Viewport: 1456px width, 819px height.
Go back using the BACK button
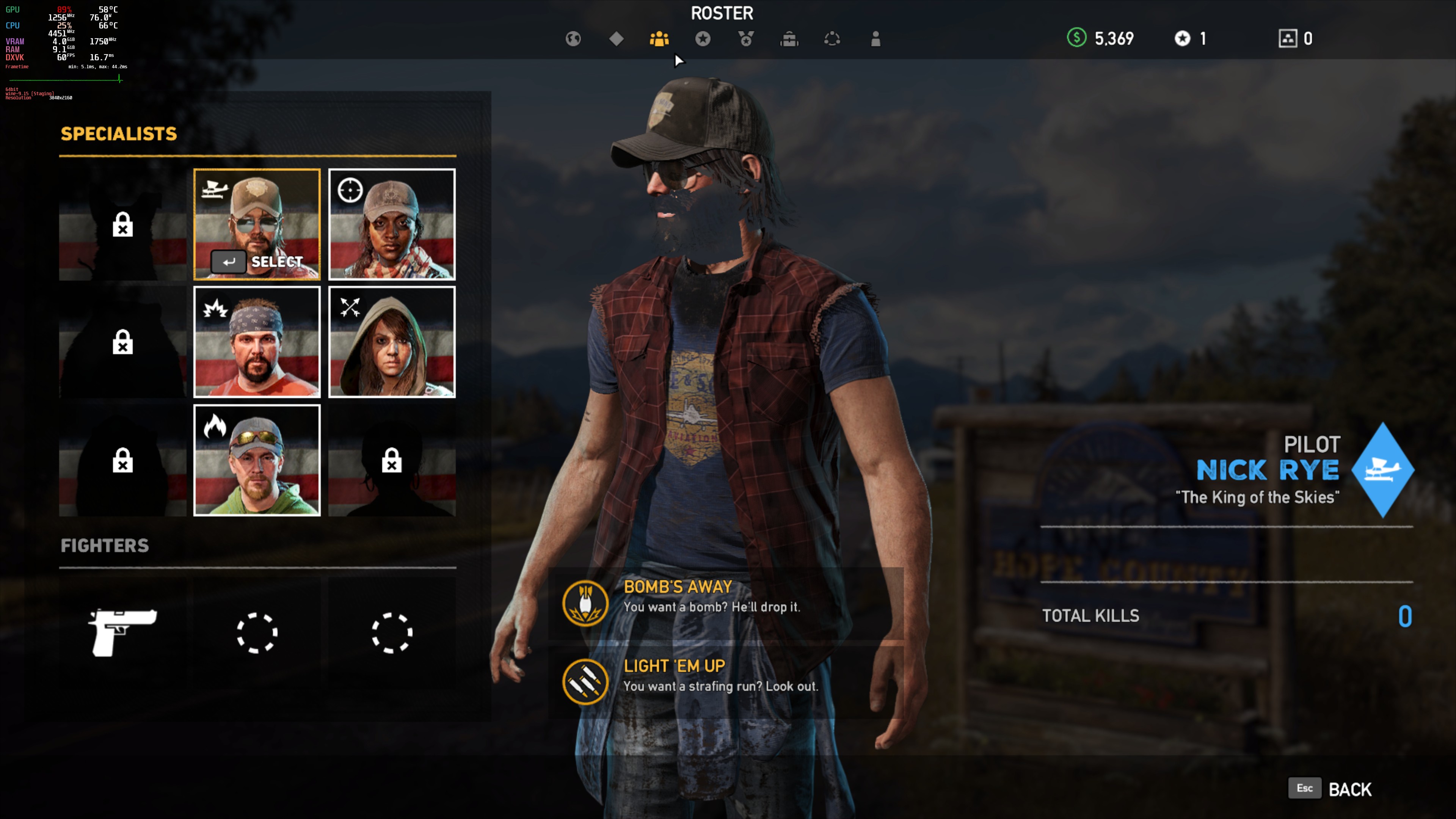click(x=1349, y=789)
